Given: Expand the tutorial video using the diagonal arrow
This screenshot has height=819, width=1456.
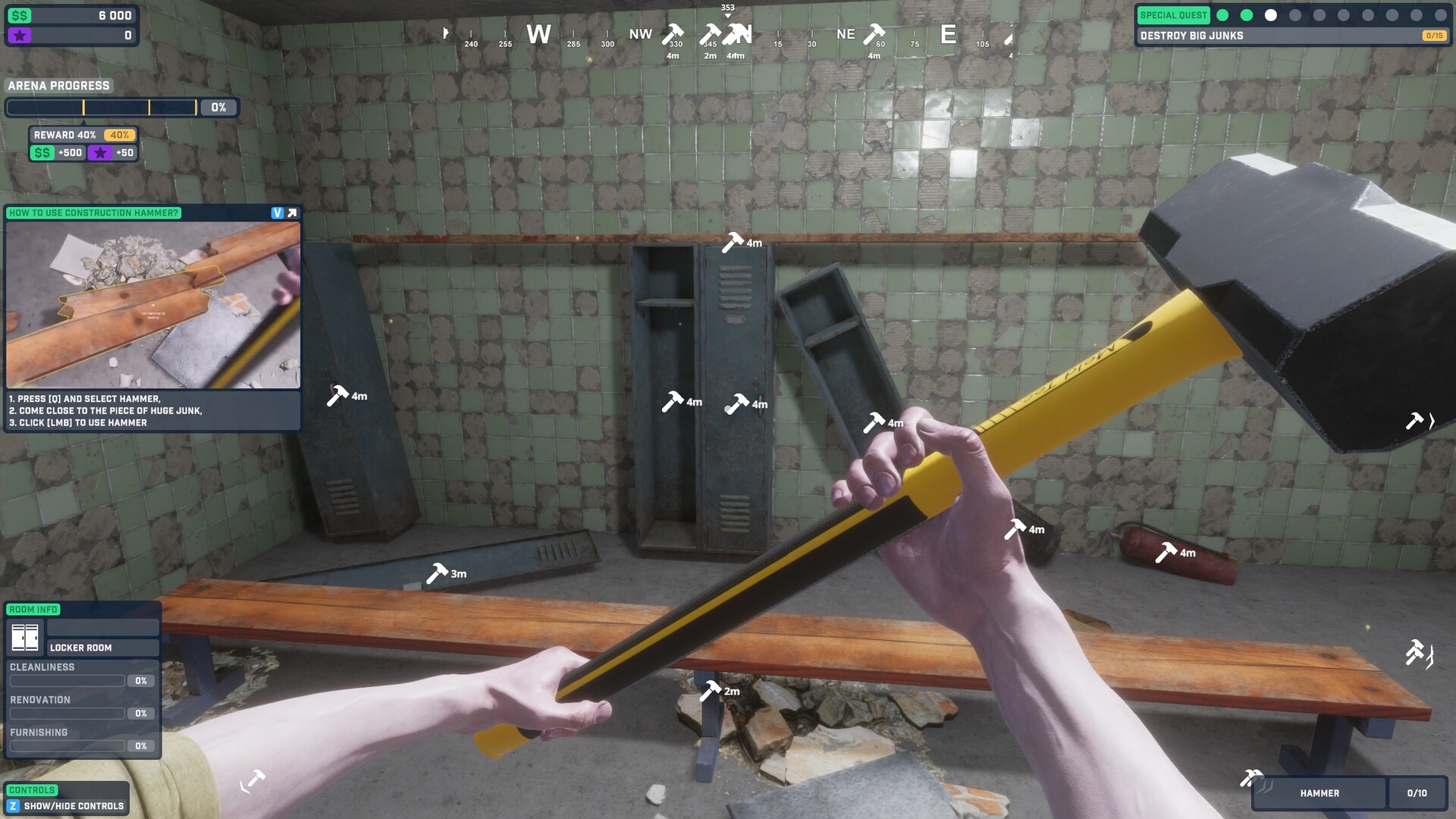Looking at the screenshot, I should click(291, 213).
